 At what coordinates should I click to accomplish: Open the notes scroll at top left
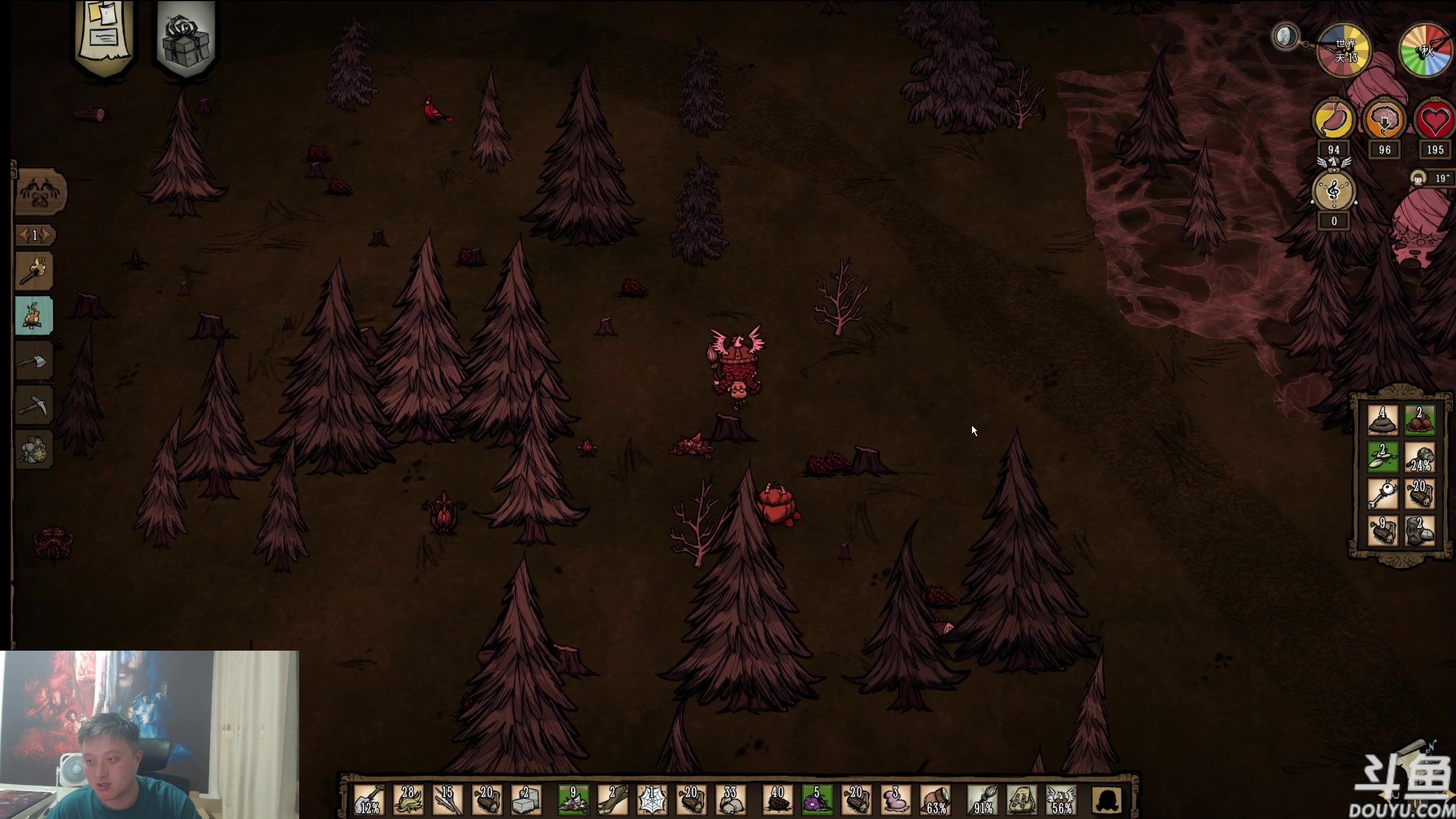tap(105, 35)
